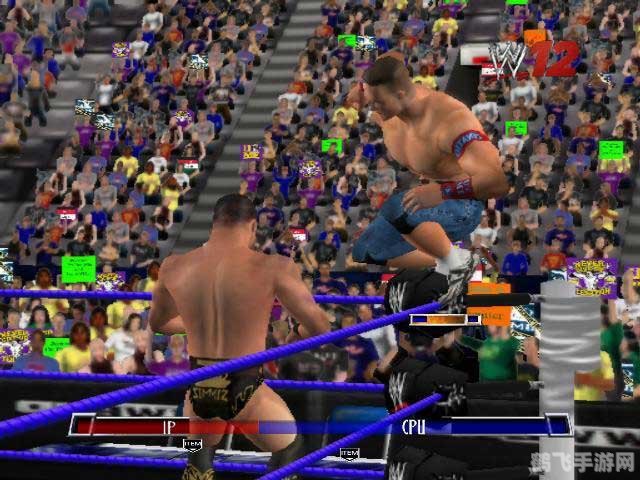Select the ITEM icon beside the CPU bar
The height and width of the screenshot is (480, 640).
[x=348, y=453]
